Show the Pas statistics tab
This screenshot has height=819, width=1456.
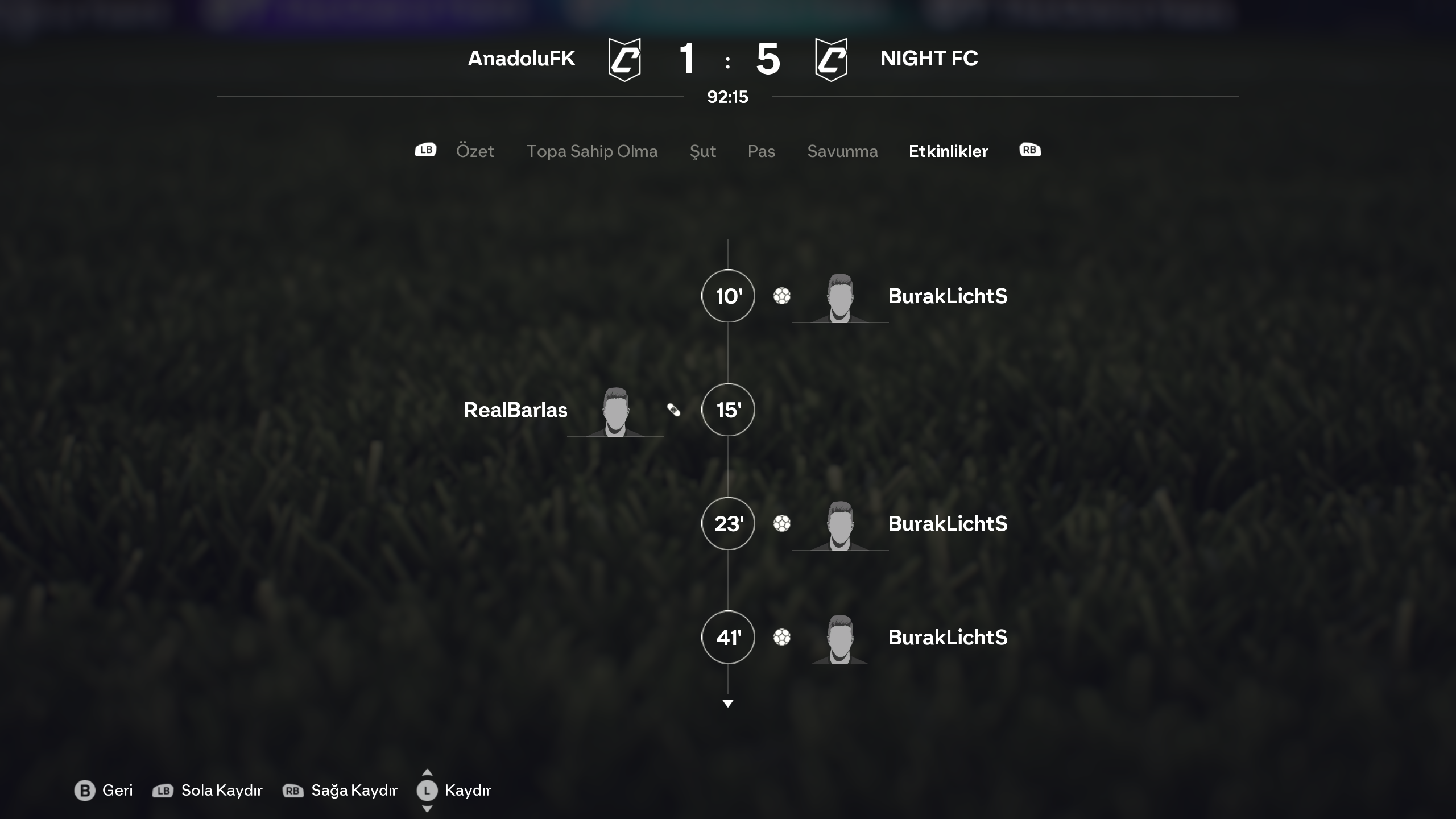[x=761, y=151]
